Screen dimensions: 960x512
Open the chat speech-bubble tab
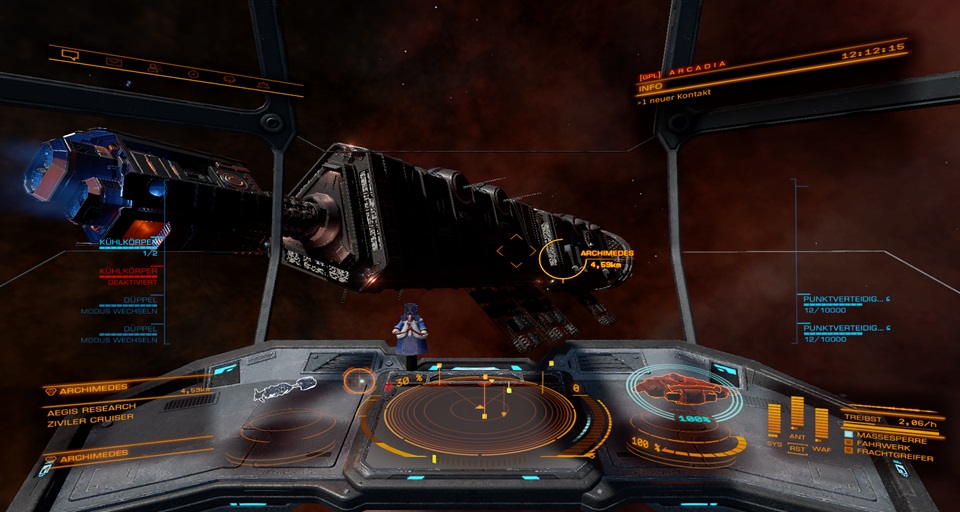pos(70,55)
